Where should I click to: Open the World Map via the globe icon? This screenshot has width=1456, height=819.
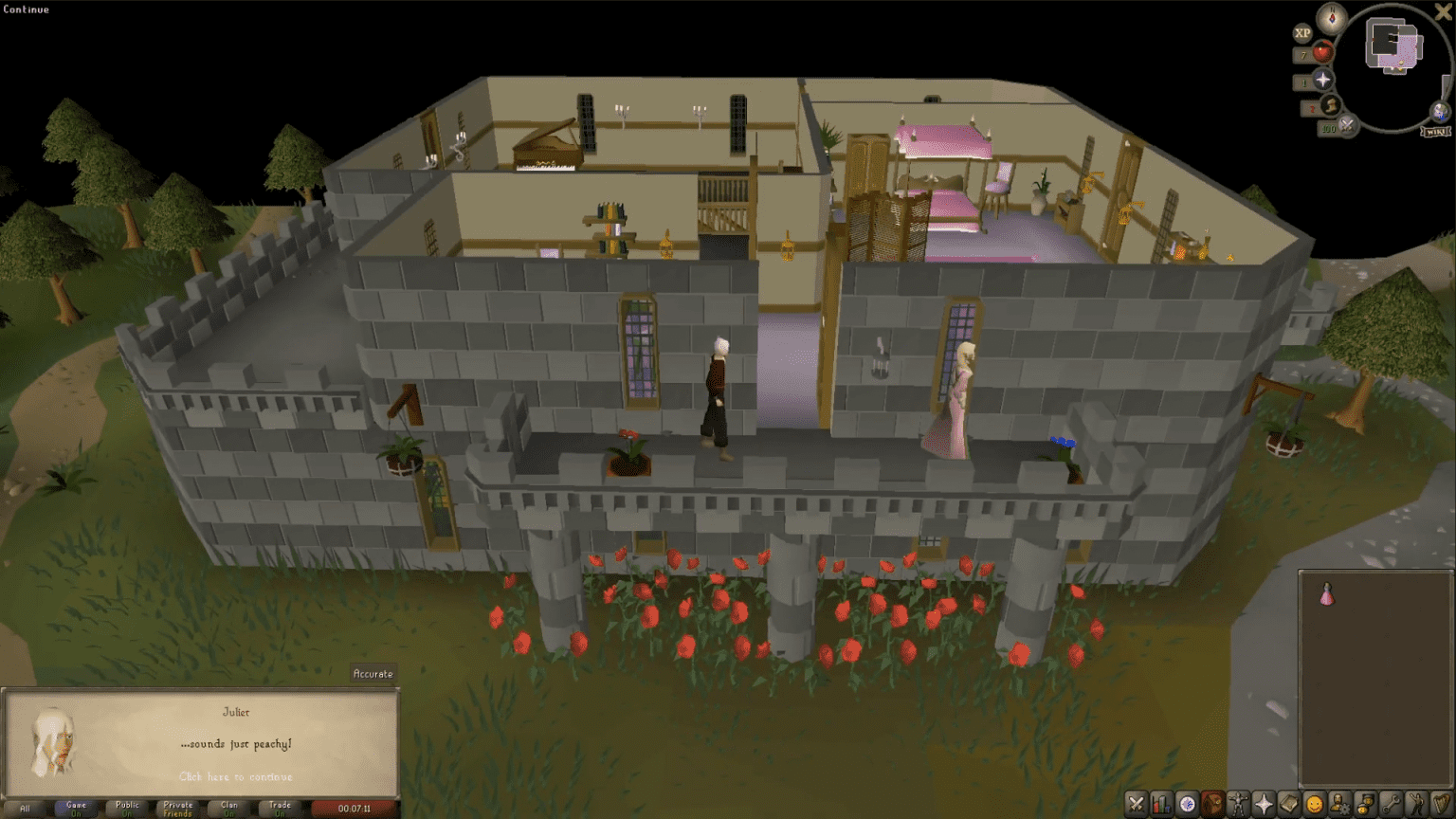[x=1438, y=111]
